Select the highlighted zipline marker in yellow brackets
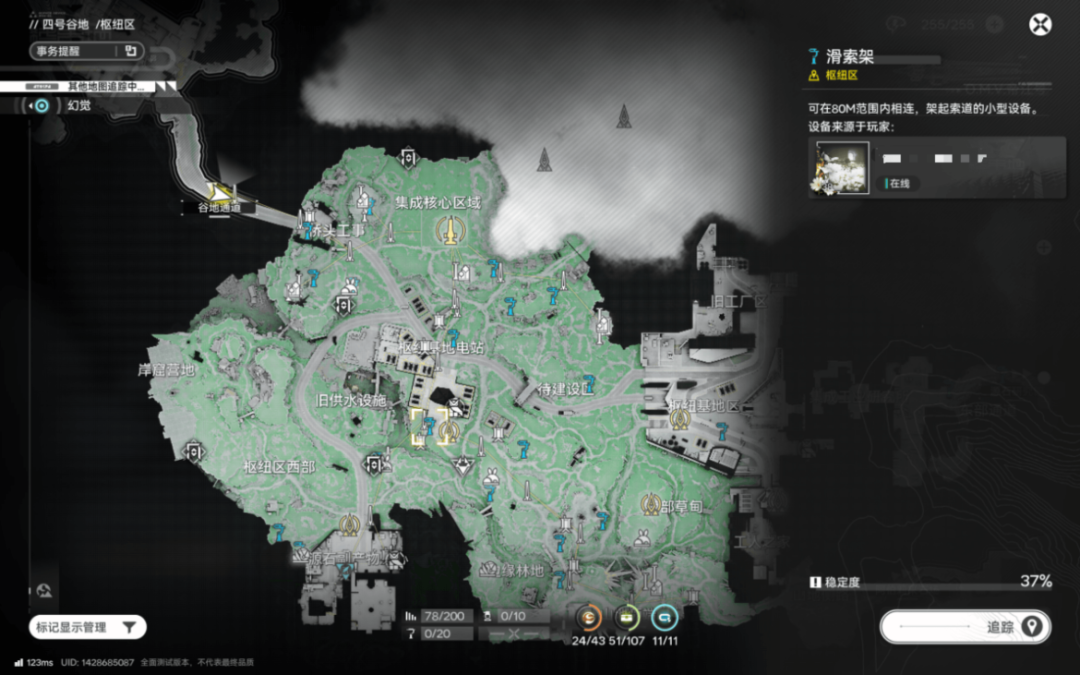 pos(428,429)
